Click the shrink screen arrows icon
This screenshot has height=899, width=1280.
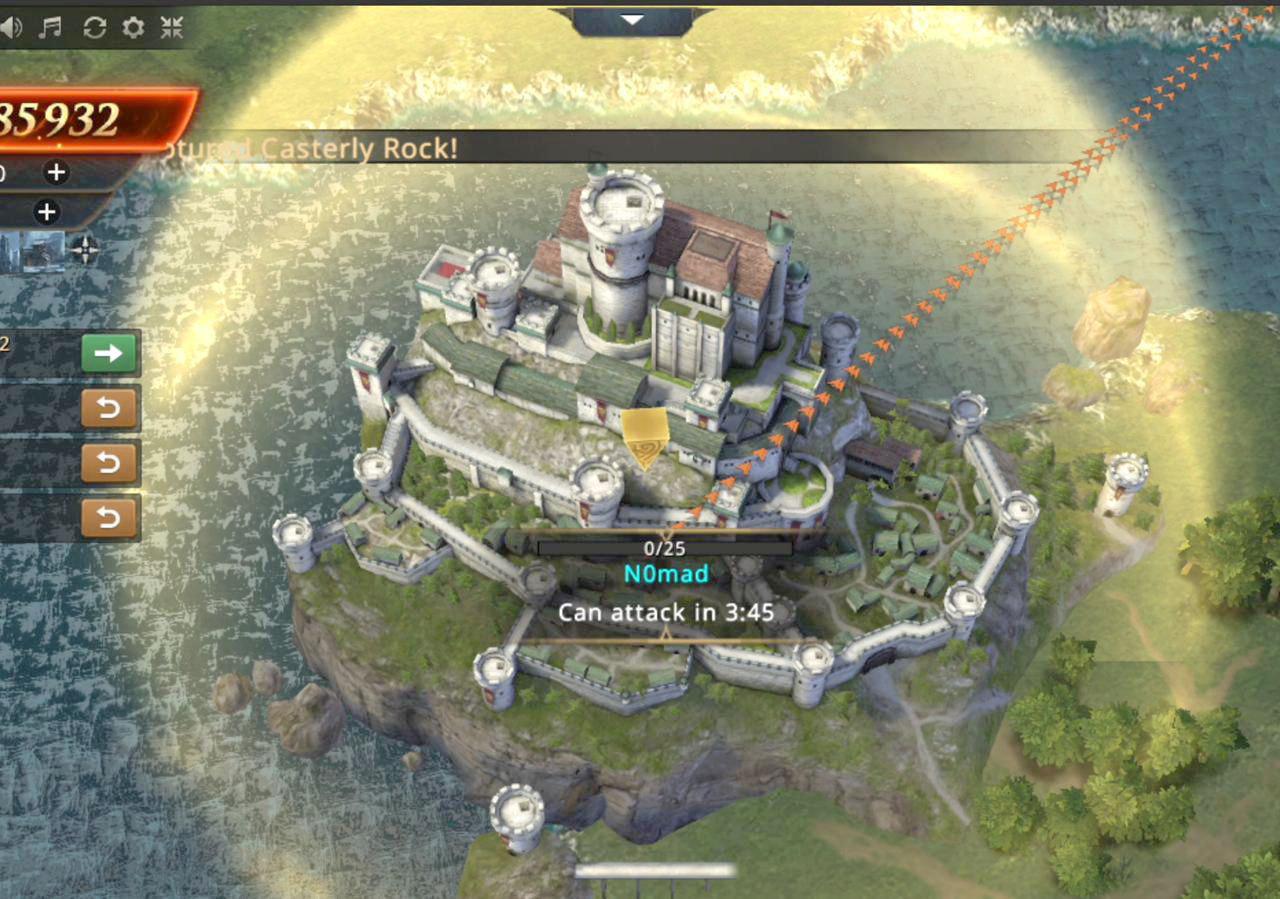[172, 28]
